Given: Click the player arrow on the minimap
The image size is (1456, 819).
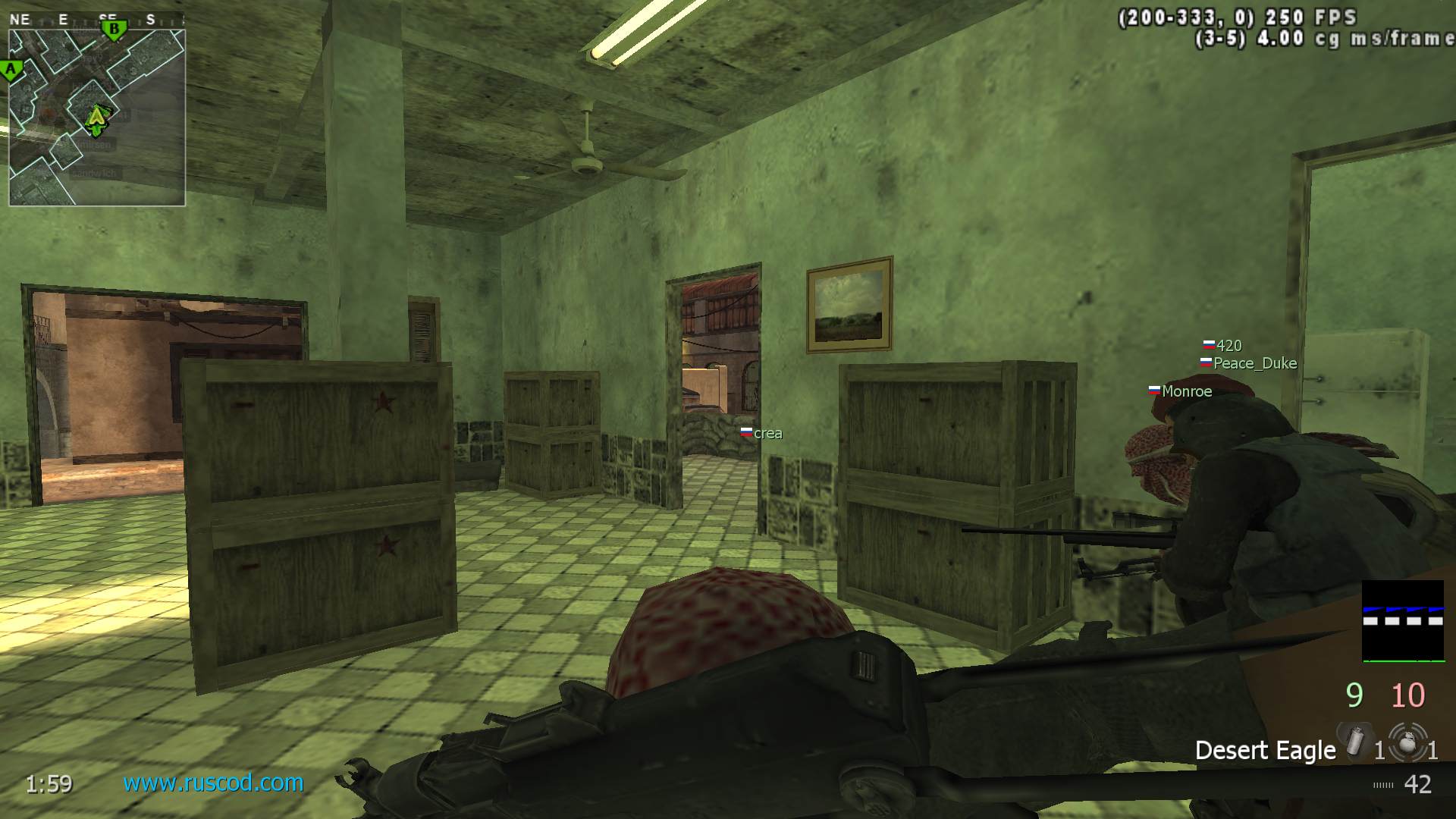Looking at the screenshot, I should tap(96, 118).
